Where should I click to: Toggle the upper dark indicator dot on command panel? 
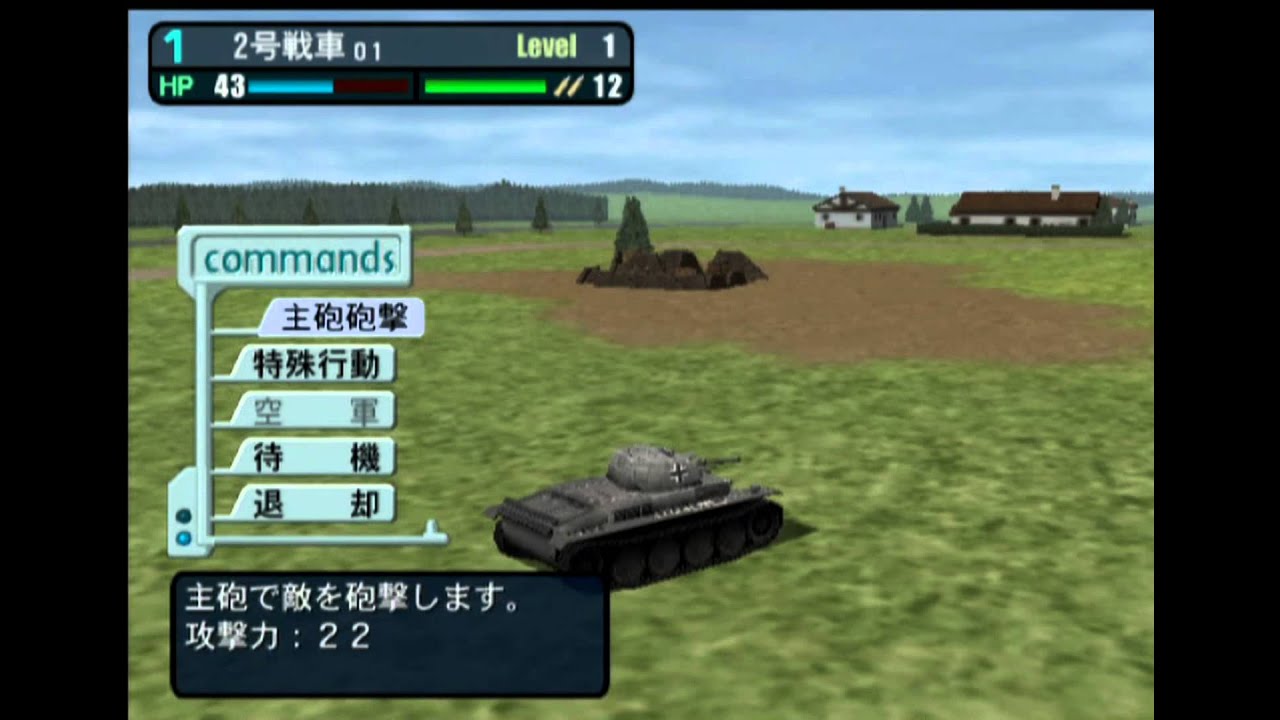185,516
